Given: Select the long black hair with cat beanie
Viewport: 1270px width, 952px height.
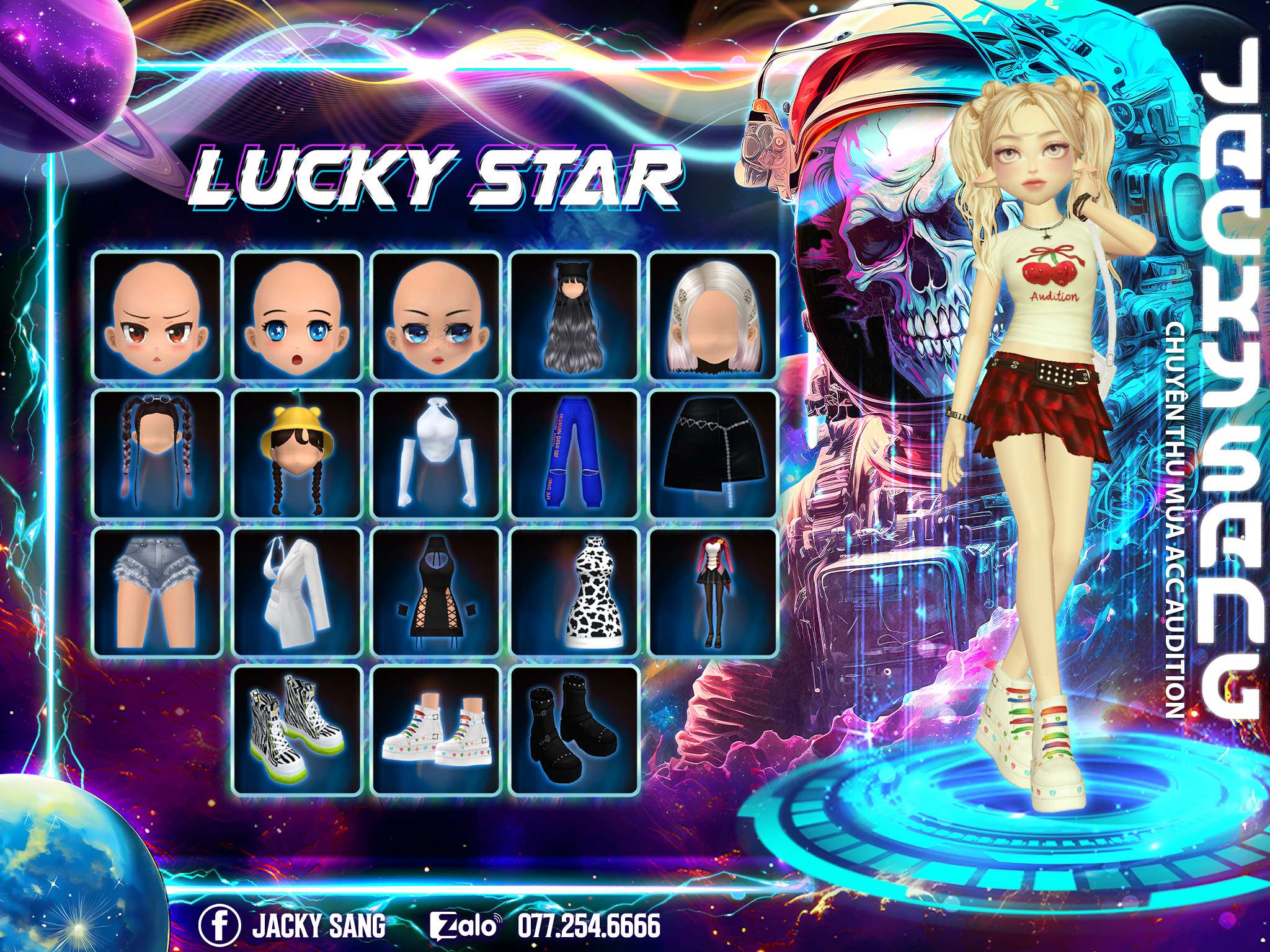Looking at the screenshot, I should (574, 316).
